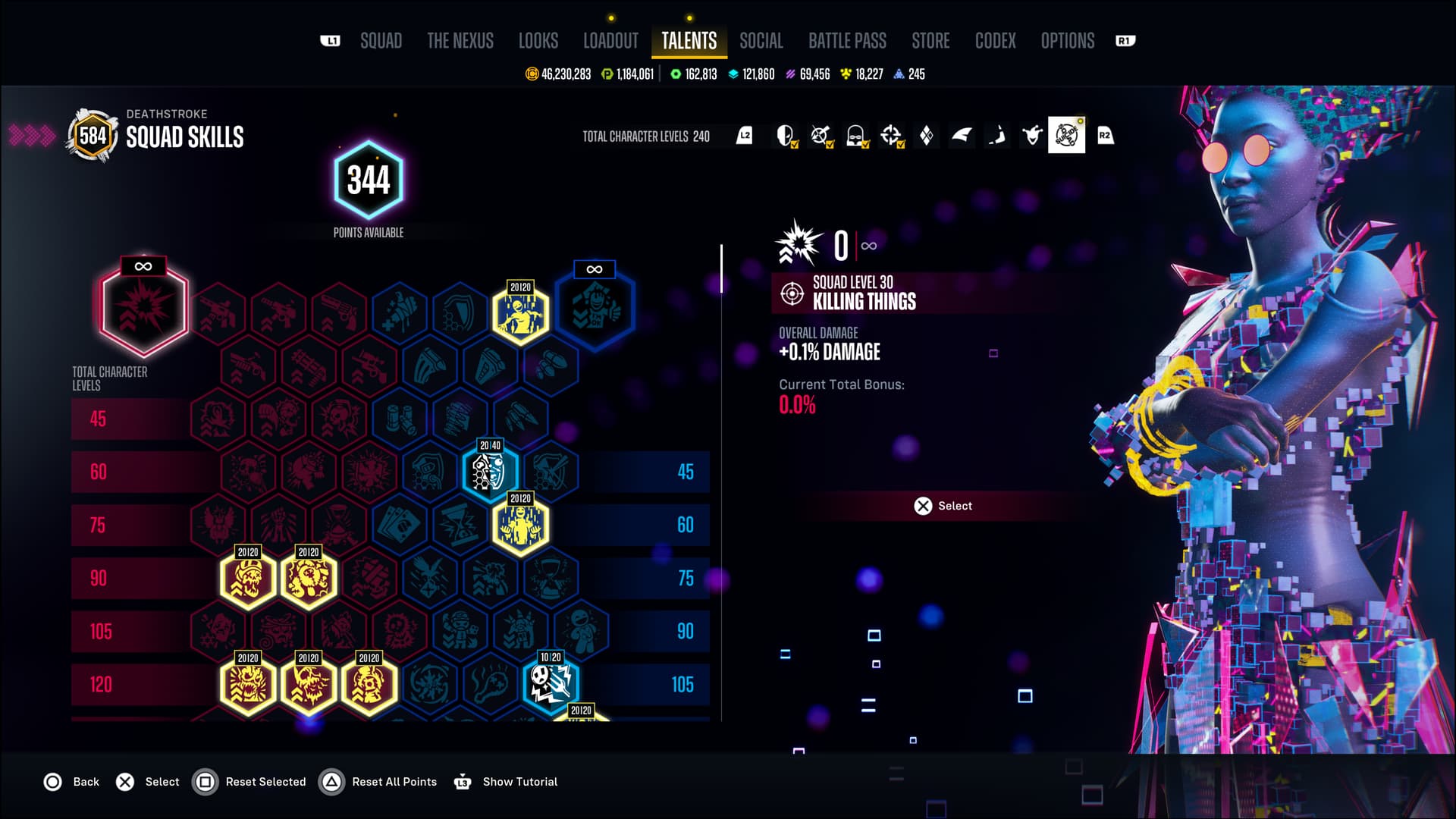The height and width of the screenshot is (819, 1456).
Task: Click the Select button for Killing Things
Action: 943,506
